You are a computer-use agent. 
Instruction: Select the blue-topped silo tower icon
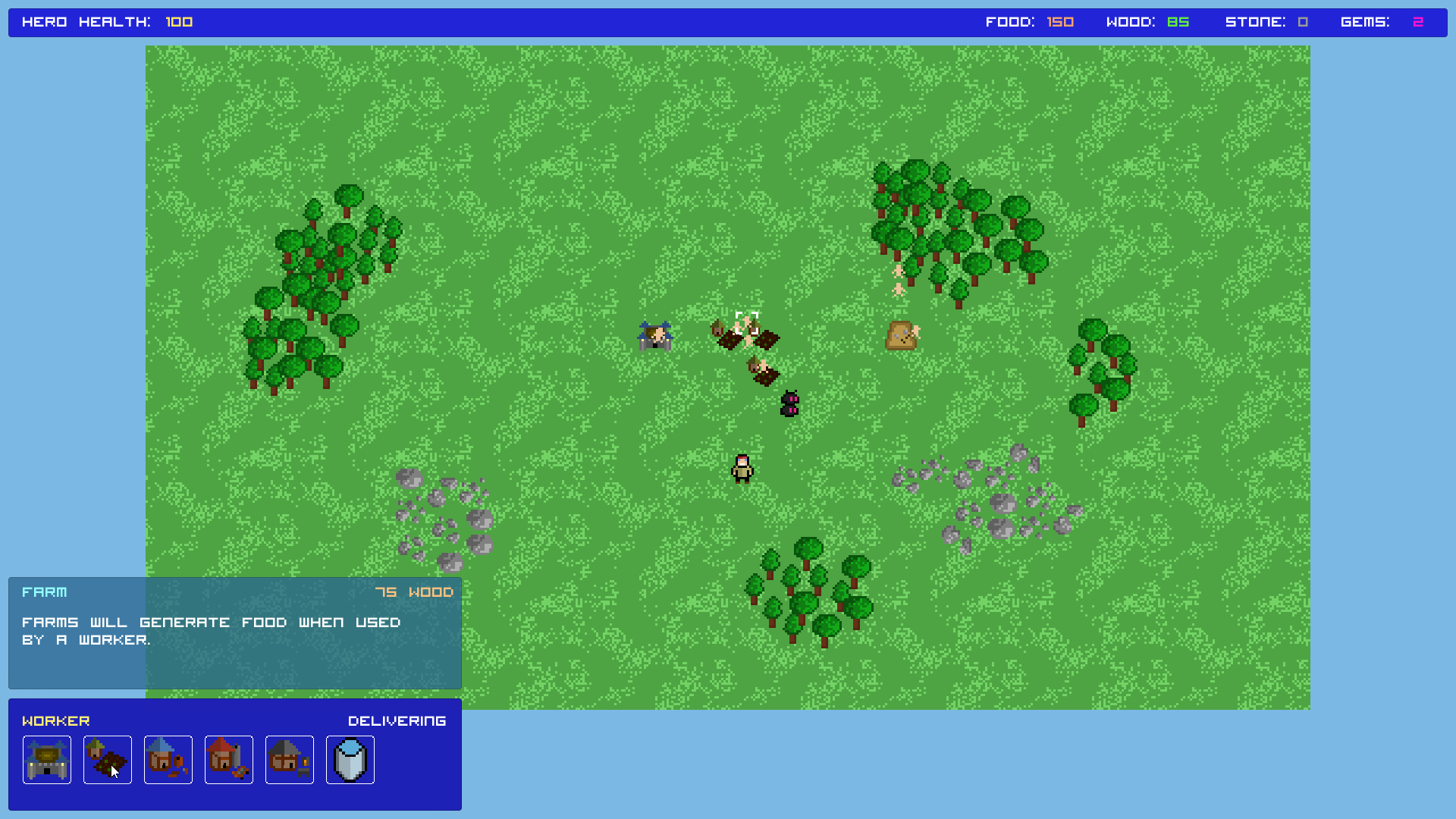(x=350, y=759)
